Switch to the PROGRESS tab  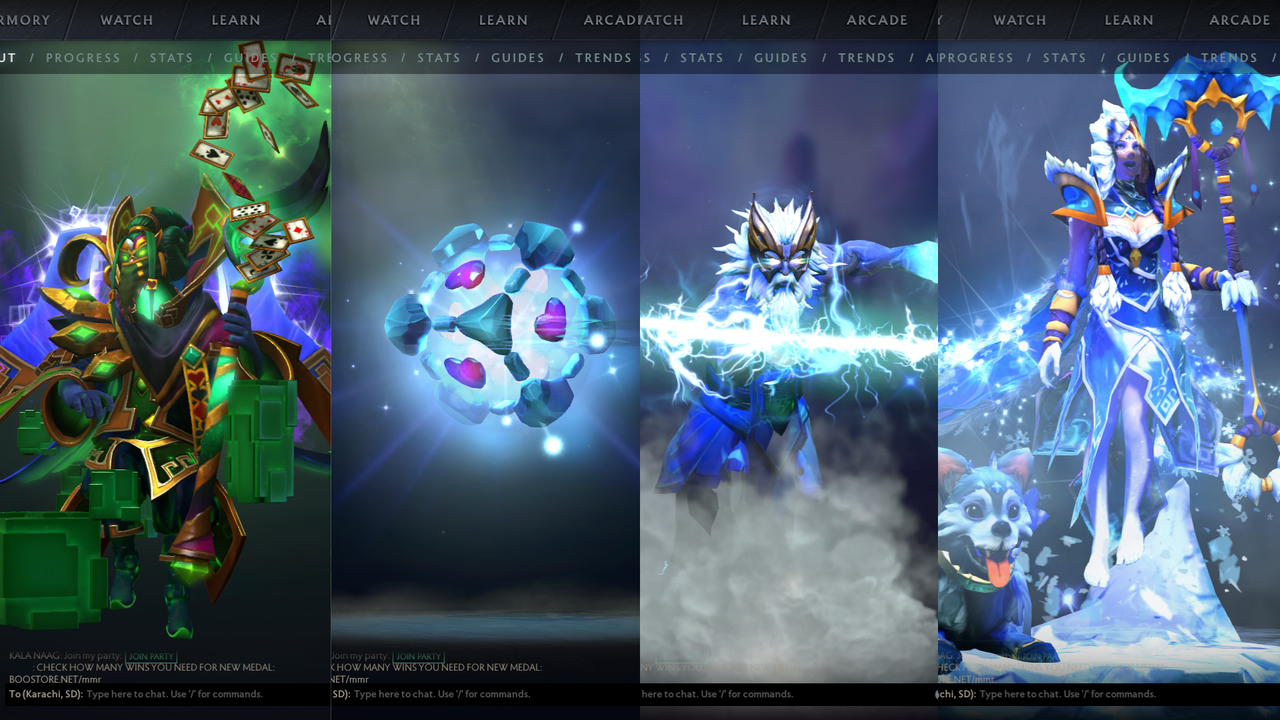pyautogui.click(x=83, y=58)
